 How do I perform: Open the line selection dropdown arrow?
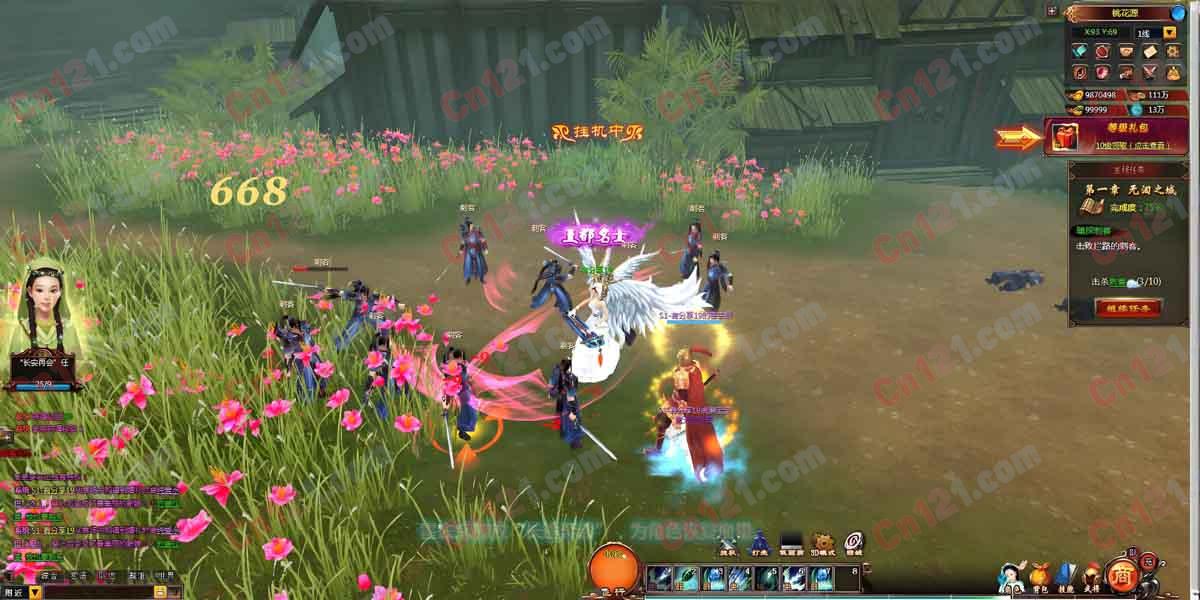[1169, 32]
